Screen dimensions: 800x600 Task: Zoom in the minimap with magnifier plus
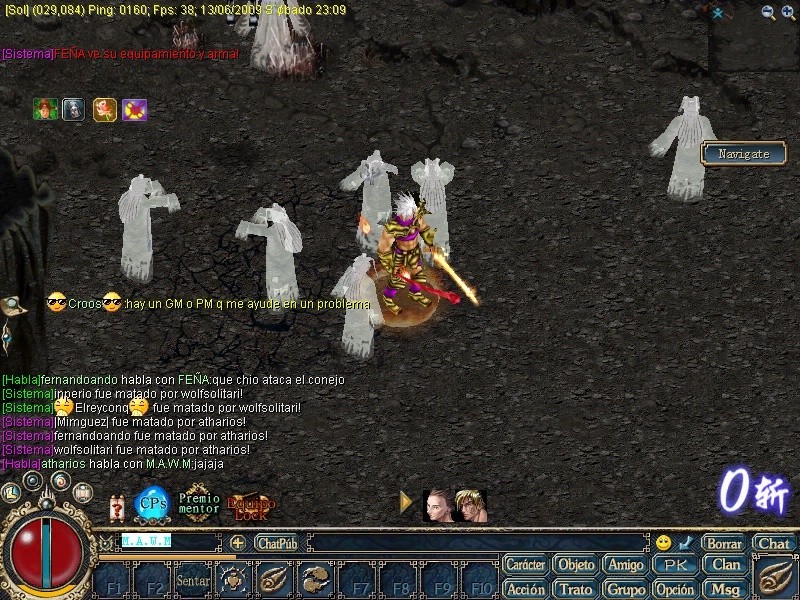tap(788, 12)
